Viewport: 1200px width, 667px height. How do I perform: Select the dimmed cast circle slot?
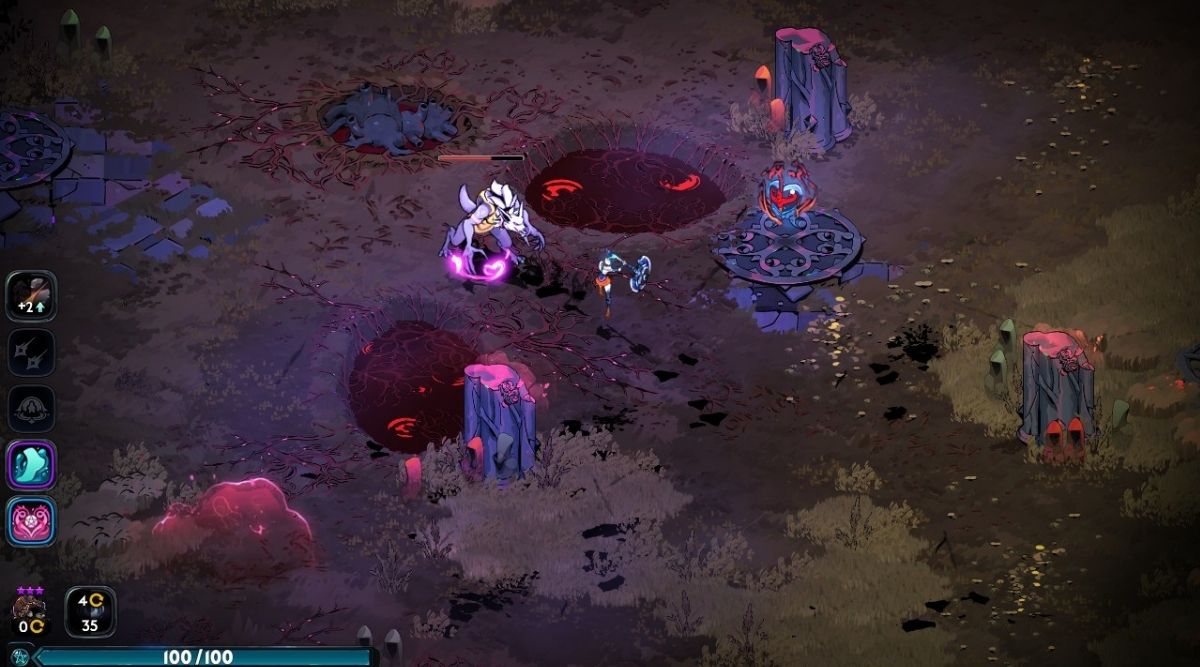pos(31,409)
